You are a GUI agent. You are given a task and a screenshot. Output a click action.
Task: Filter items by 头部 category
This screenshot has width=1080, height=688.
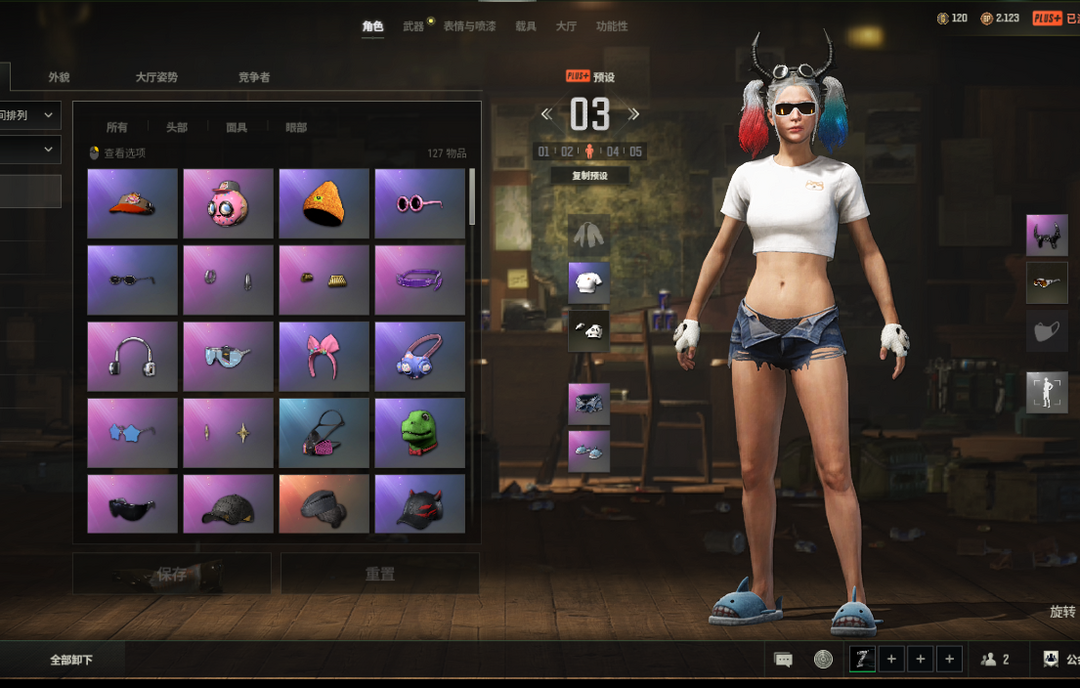click(x=177, y=127)
